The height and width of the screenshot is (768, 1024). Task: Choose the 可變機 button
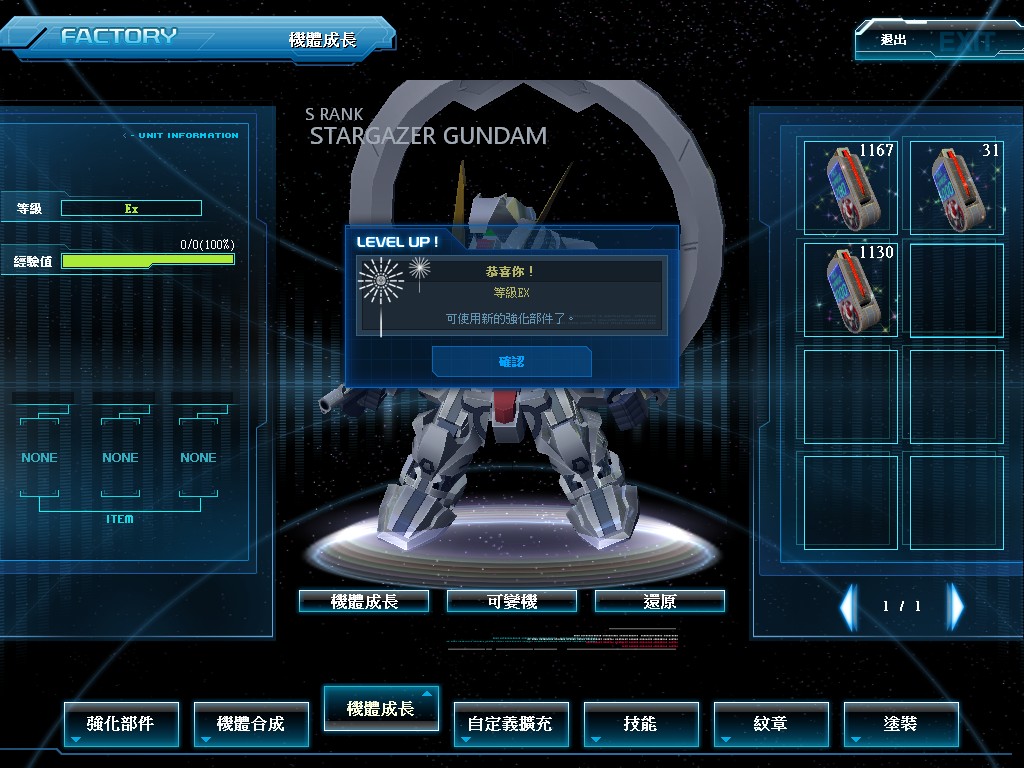512,601
